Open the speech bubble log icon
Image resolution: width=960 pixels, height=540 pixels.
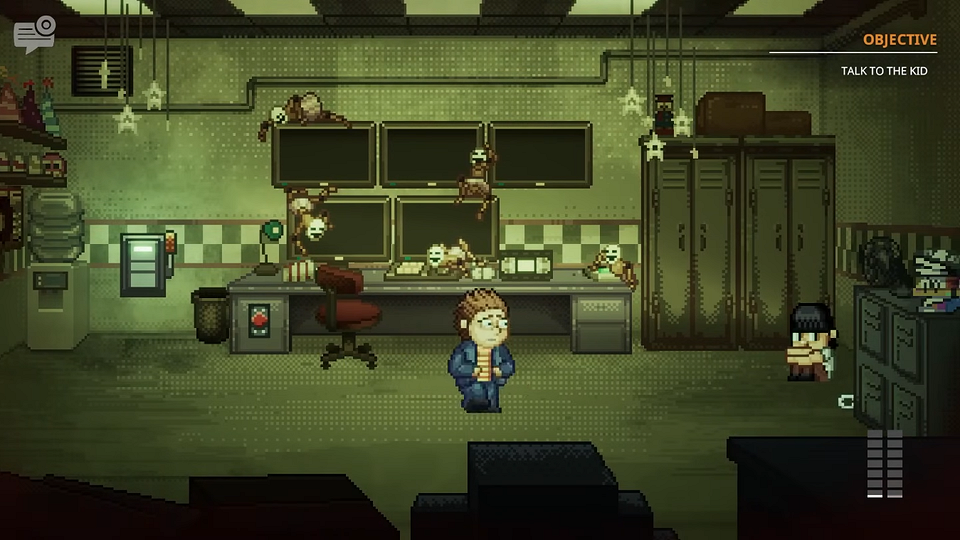pyautogui.click(x=34, y=33)
